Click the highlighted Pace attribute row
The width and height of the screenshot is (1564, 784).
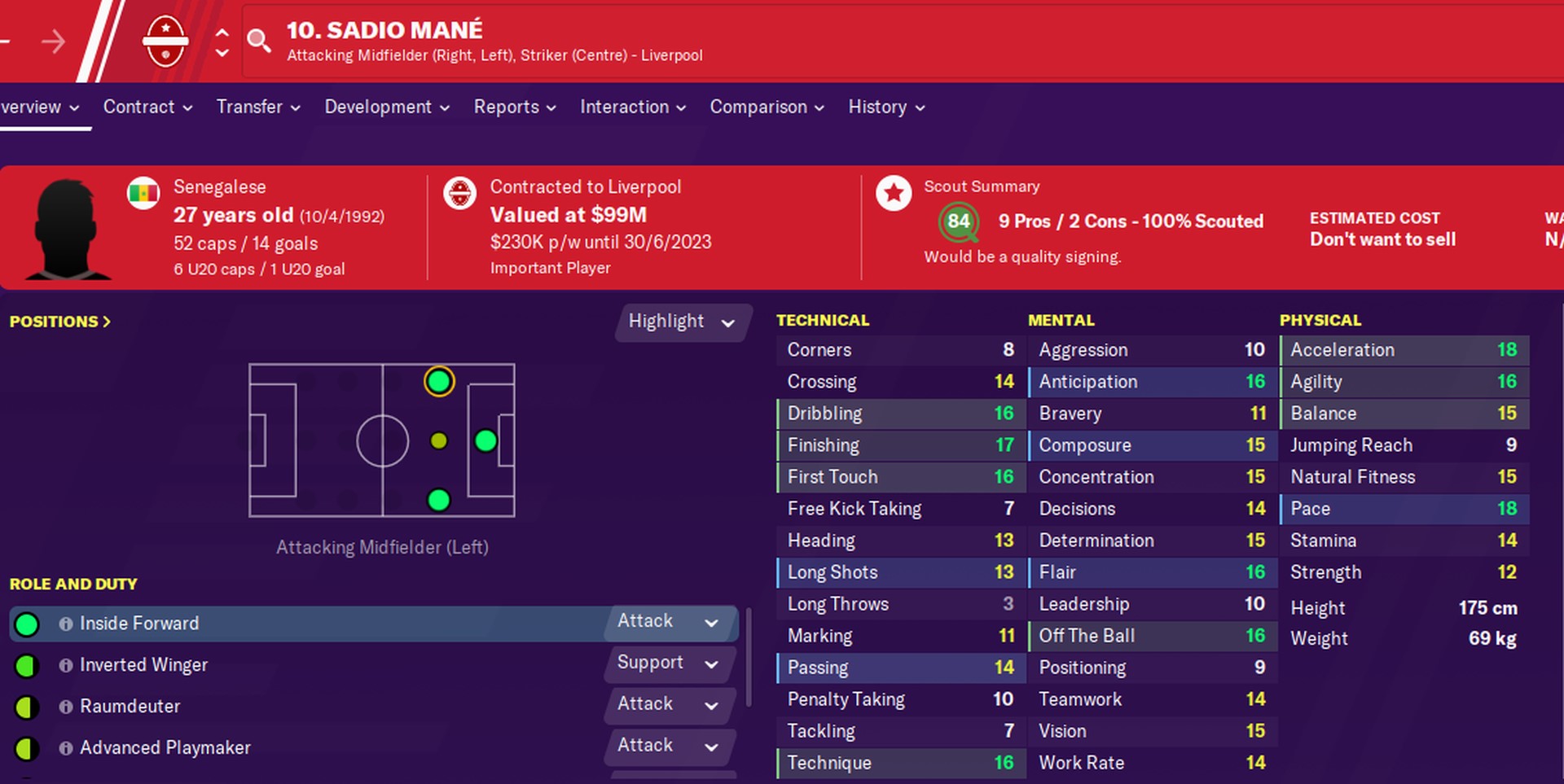point(1403,508)
